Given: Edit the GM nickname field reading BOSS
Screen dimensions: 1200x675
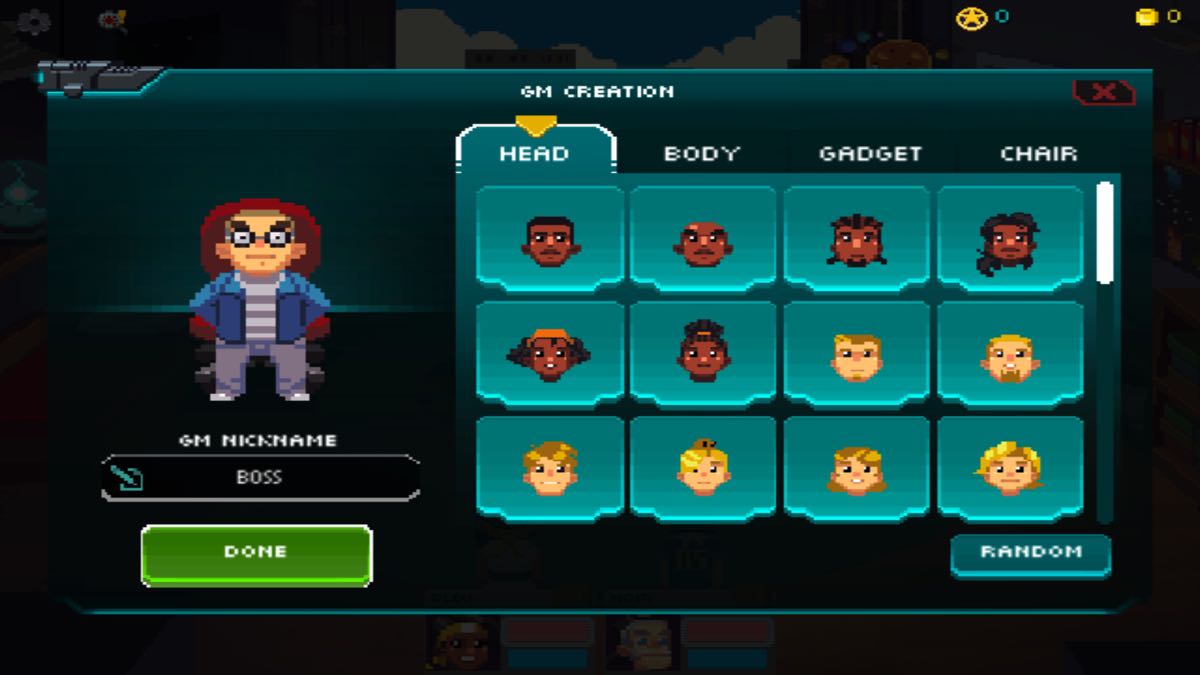Looking at the screenshot, I should (x=260, y=478).
